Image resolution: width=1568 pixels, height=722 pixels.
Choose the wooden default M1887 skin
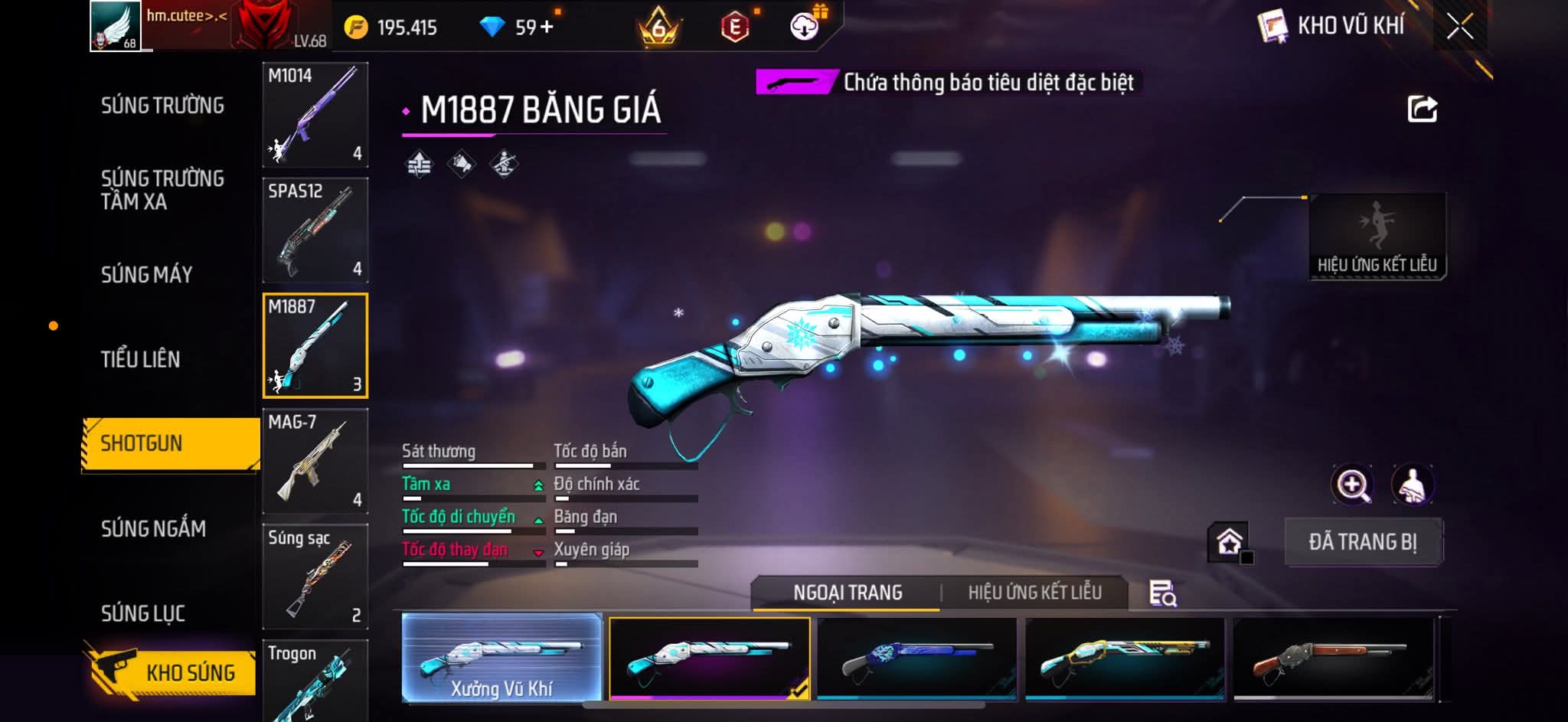coord(1333,658)
